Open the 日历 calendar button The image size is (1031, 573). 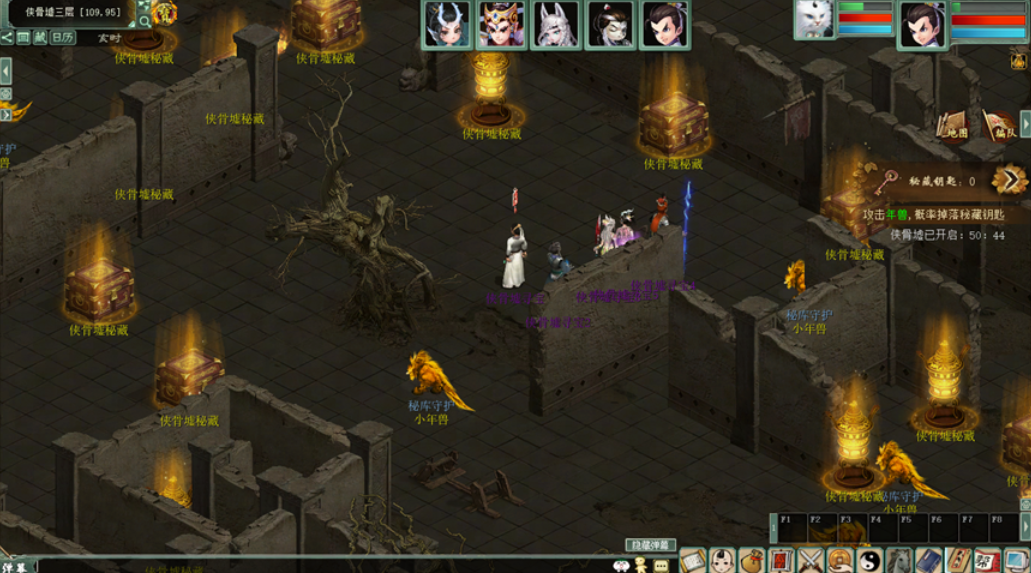pyautogui.click(x=62, y=38)
